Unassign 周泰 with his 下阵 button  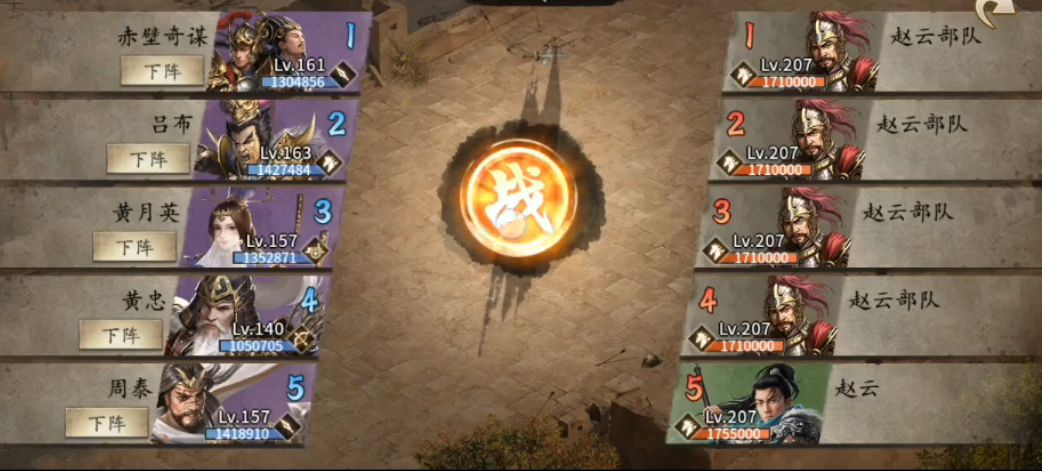click(106, 422)
